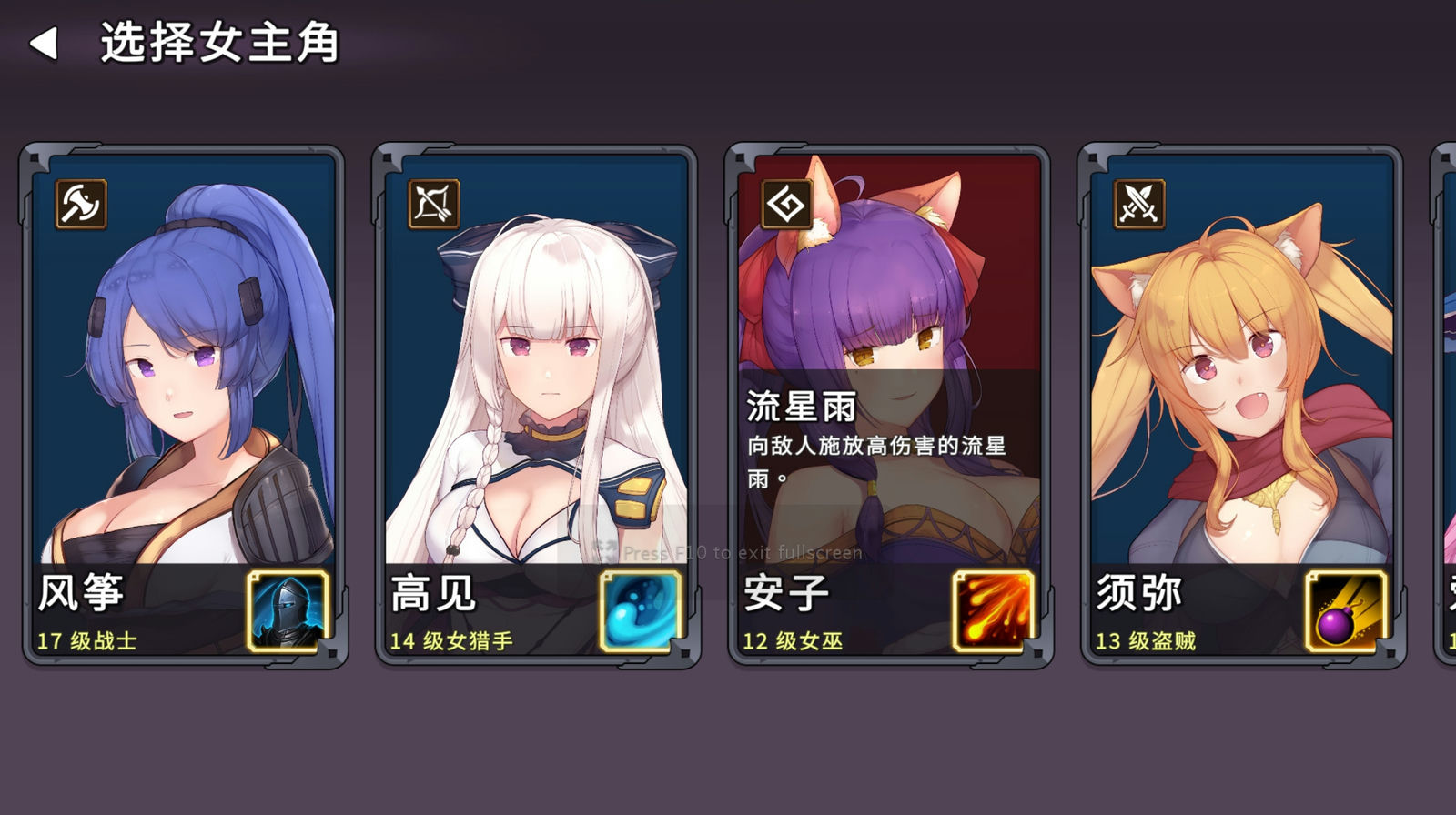
Task: Select the 选择女主角 title text
Action: [x=218, y=41]
